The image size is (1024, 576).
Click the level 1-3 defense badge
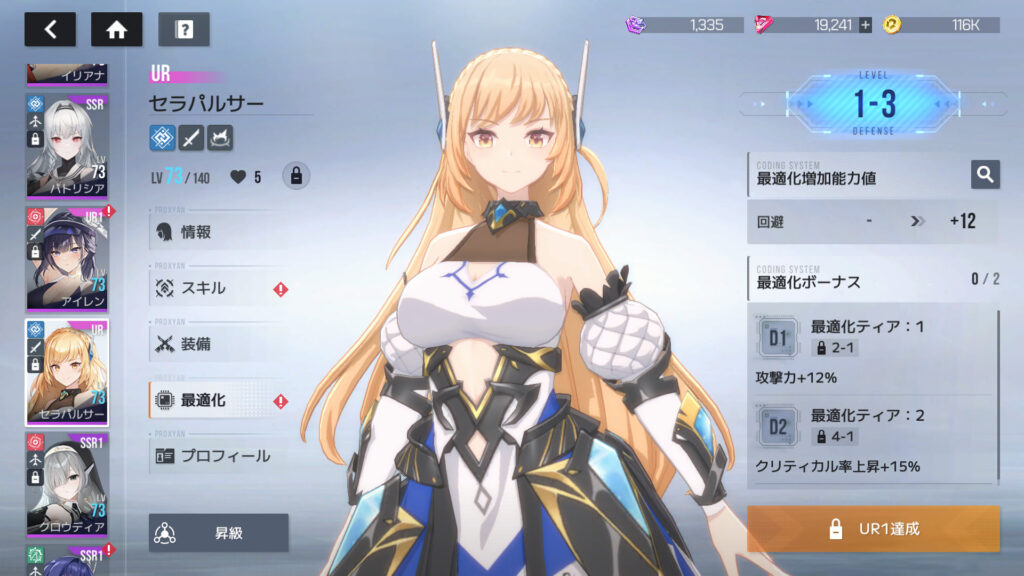click(874, 104)
